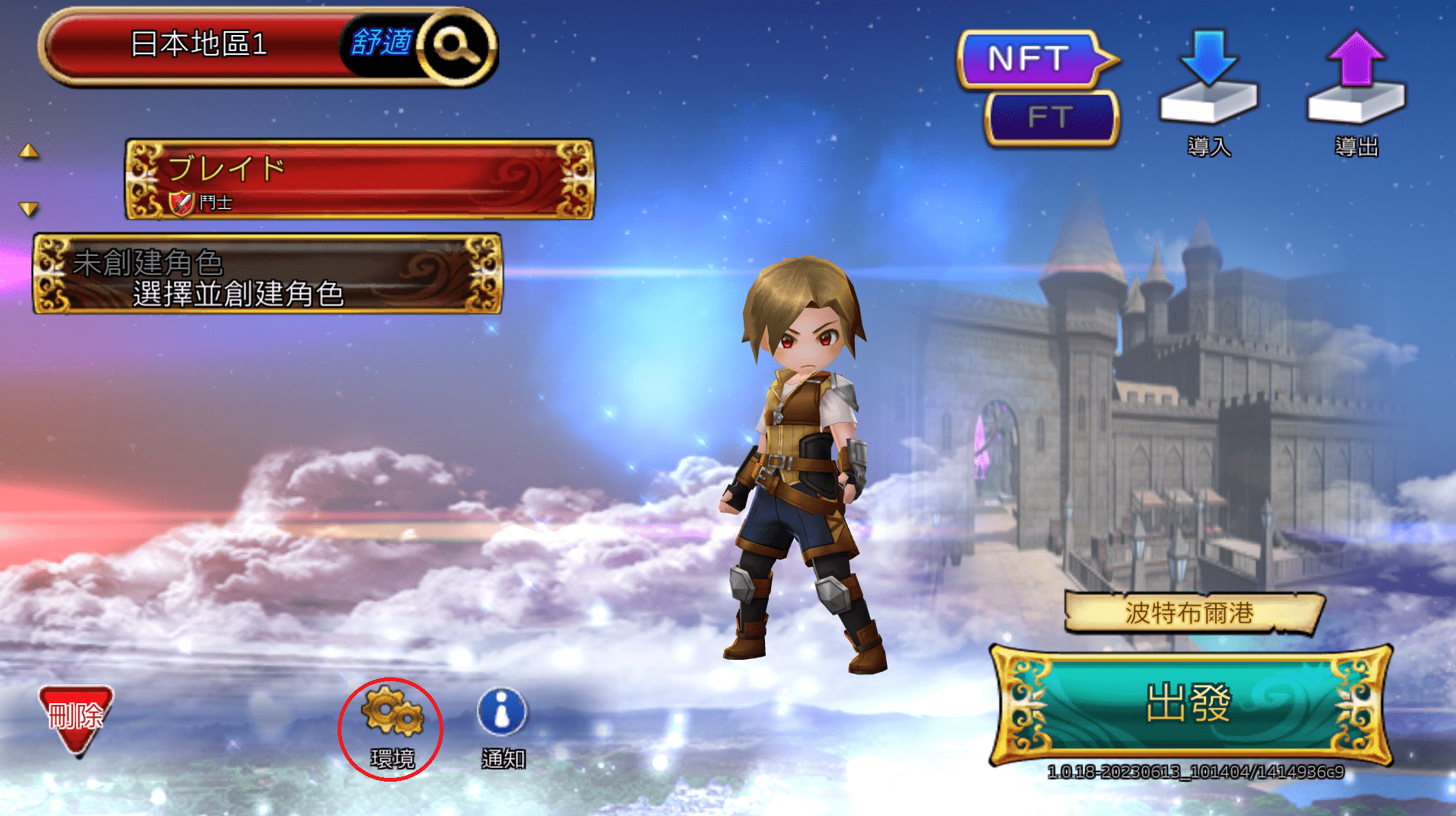Start the game with 出發 button
Viewport: 1456px width, 816px height.
click(x=1189, y=703)
